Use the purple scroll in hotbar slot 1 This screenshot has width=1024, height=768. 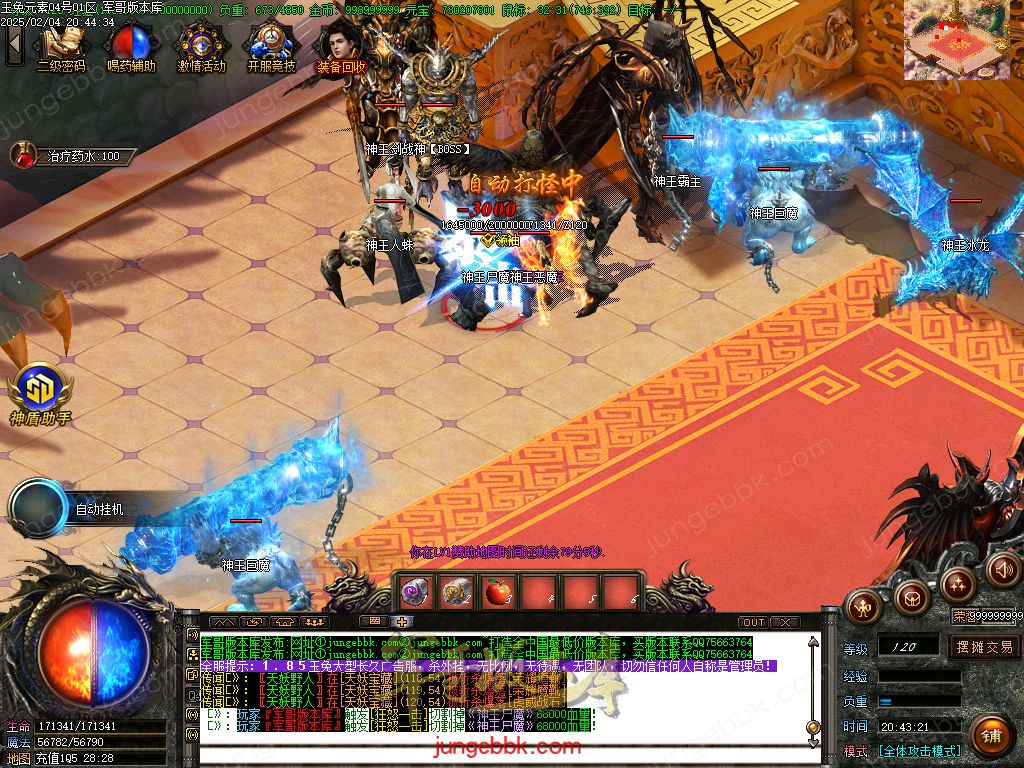[415, 592]
